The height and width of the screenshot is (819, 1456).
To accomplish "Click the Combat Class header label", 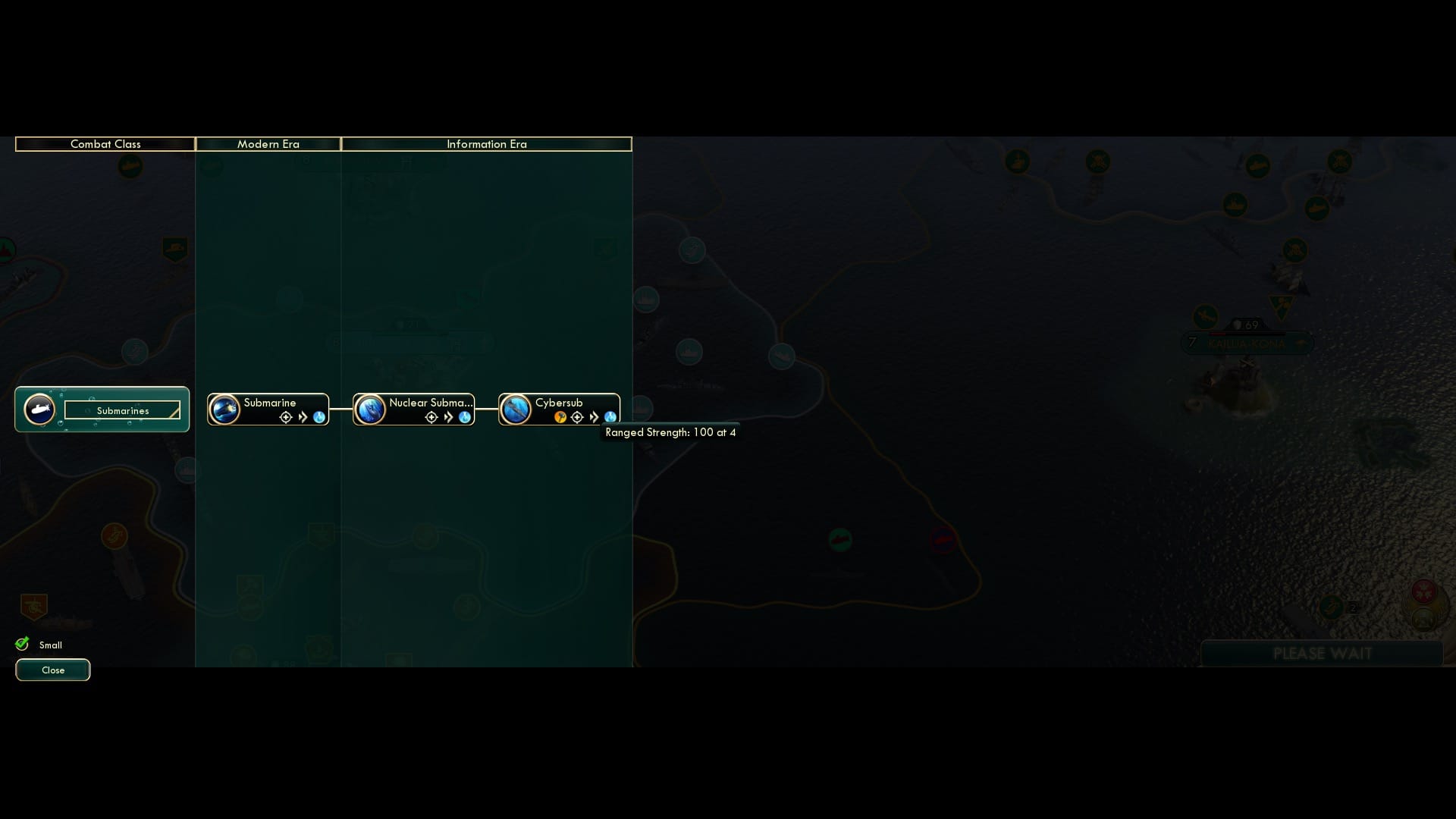I will click(x=105, y=144).
